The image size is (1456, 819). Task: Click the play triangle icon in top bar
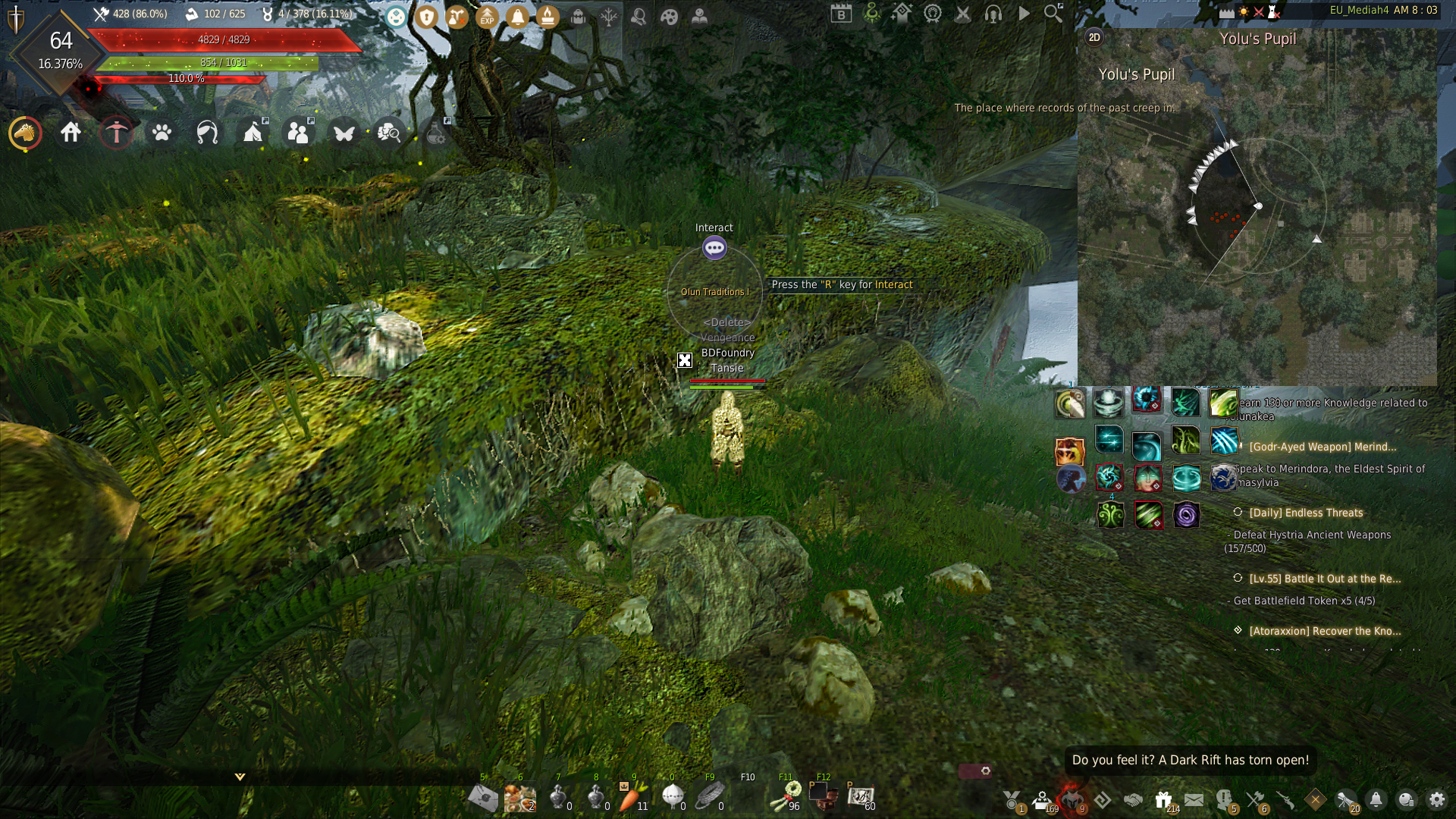[x=1024, y=13]
